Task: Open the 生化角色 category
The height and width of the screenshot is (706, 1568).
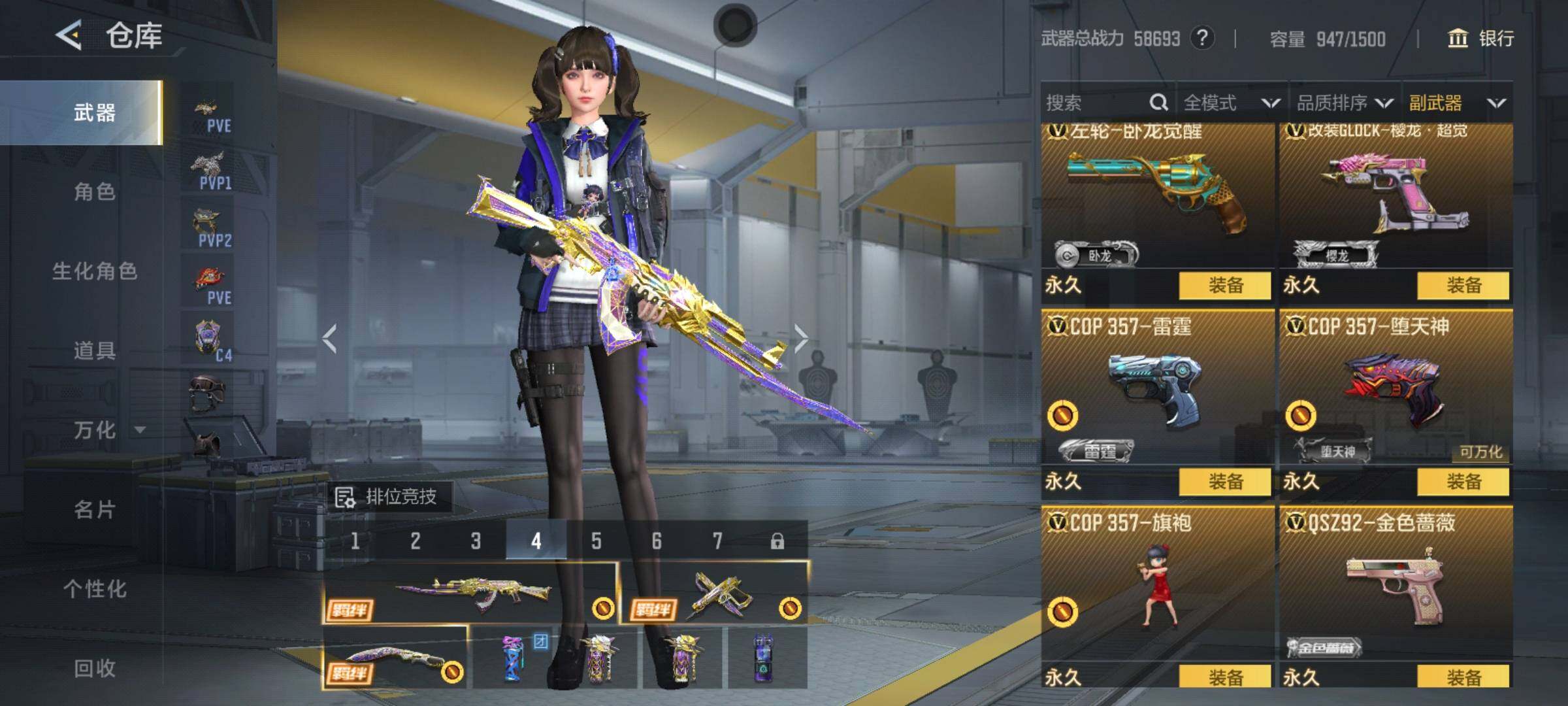Action: pos(95,271)
